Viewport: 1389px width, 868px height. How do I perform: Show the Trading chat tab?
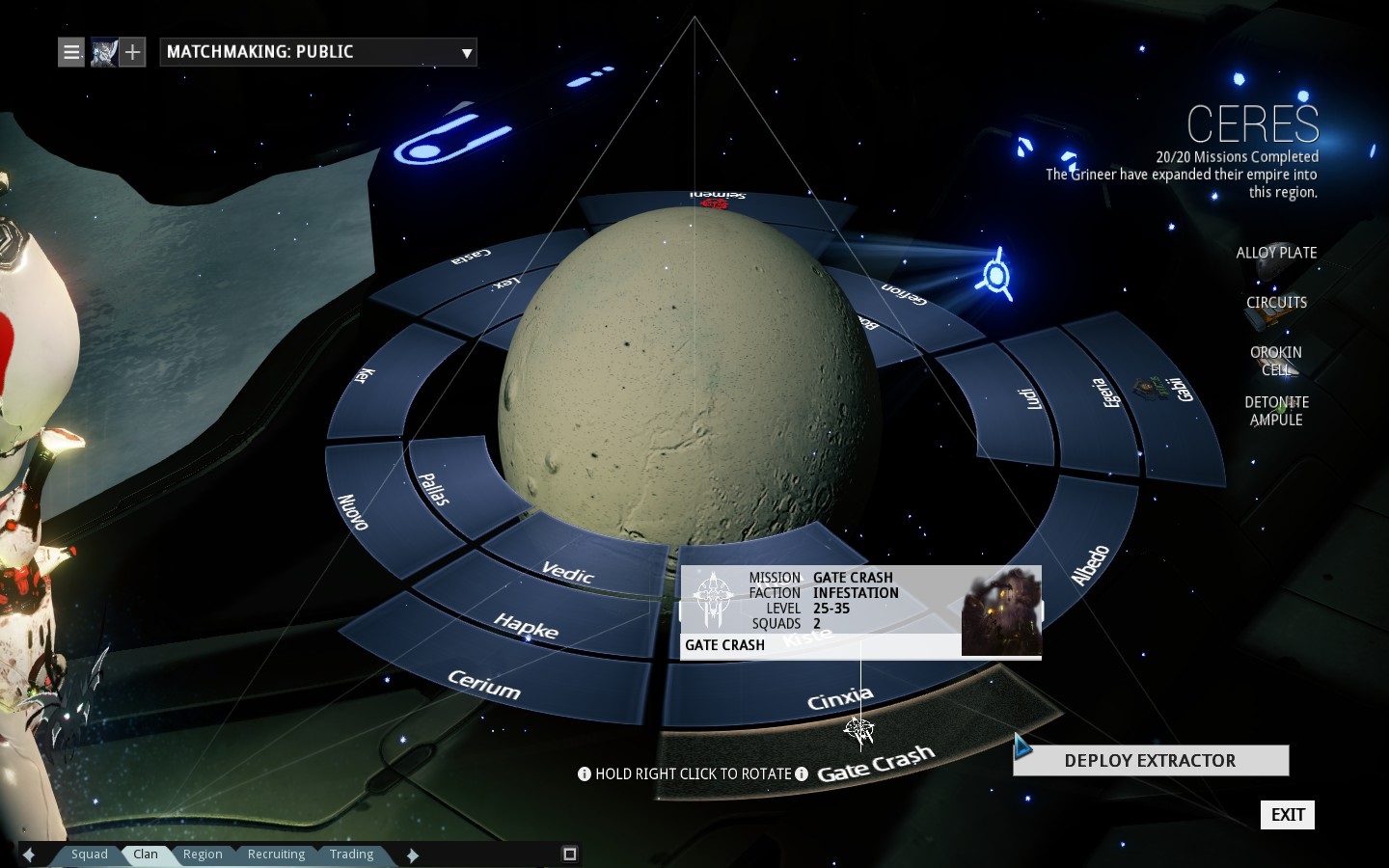point(351,854)
